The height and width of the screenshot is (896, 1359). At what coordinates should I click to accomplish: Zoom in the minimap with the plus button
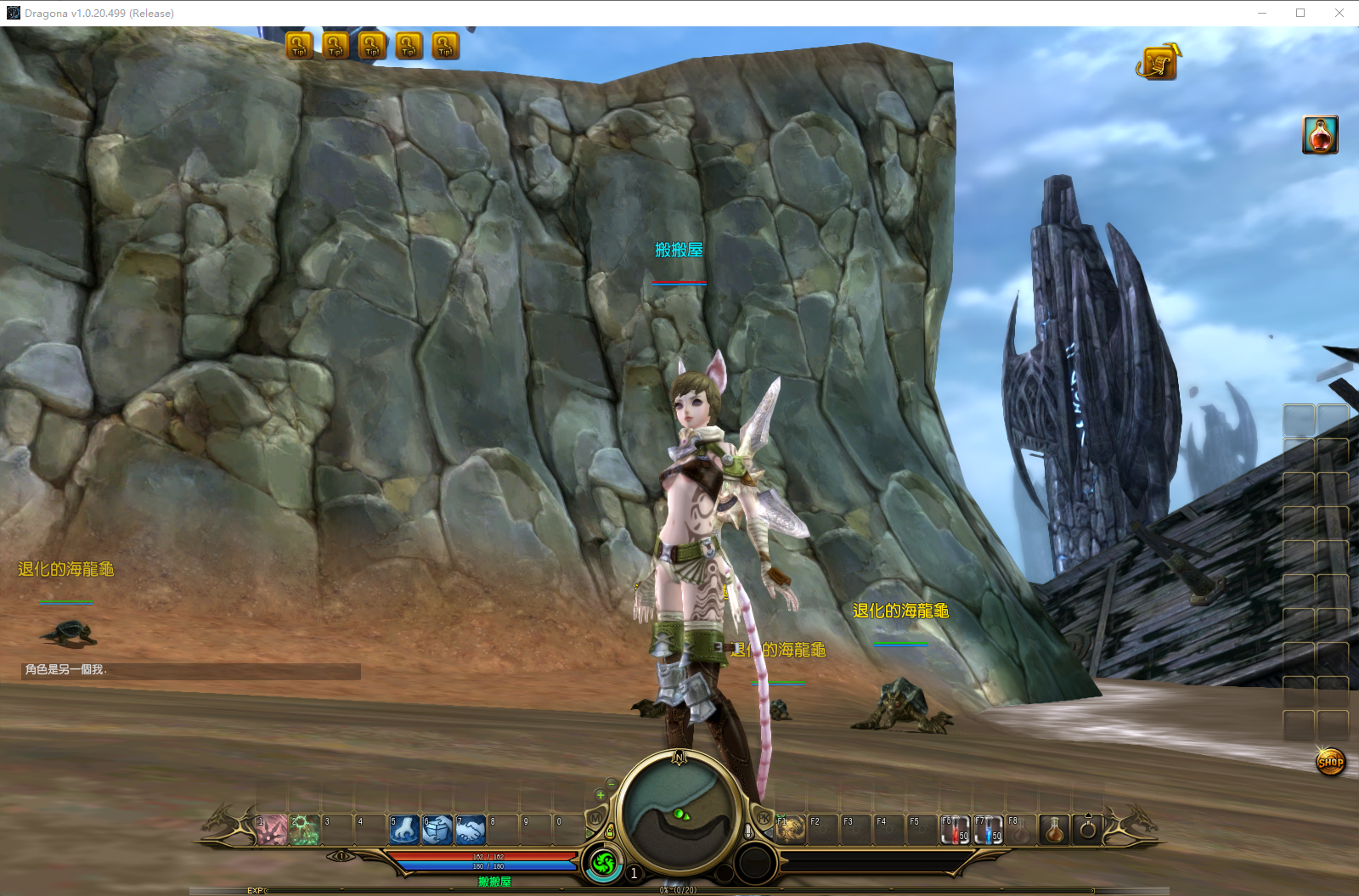[x=601, y=795]
